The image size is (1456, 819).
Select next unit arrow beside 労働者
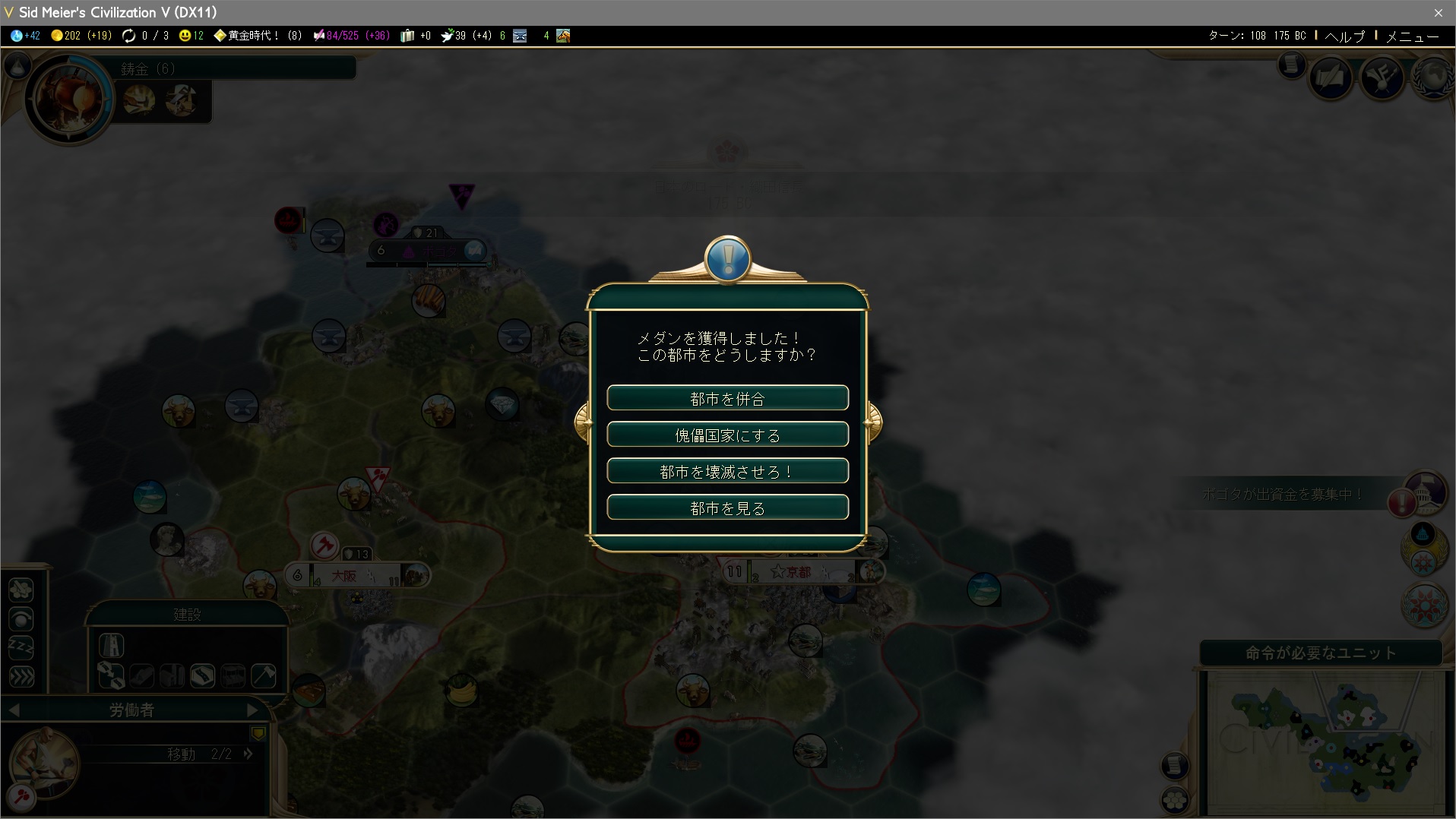coord(253,710)
